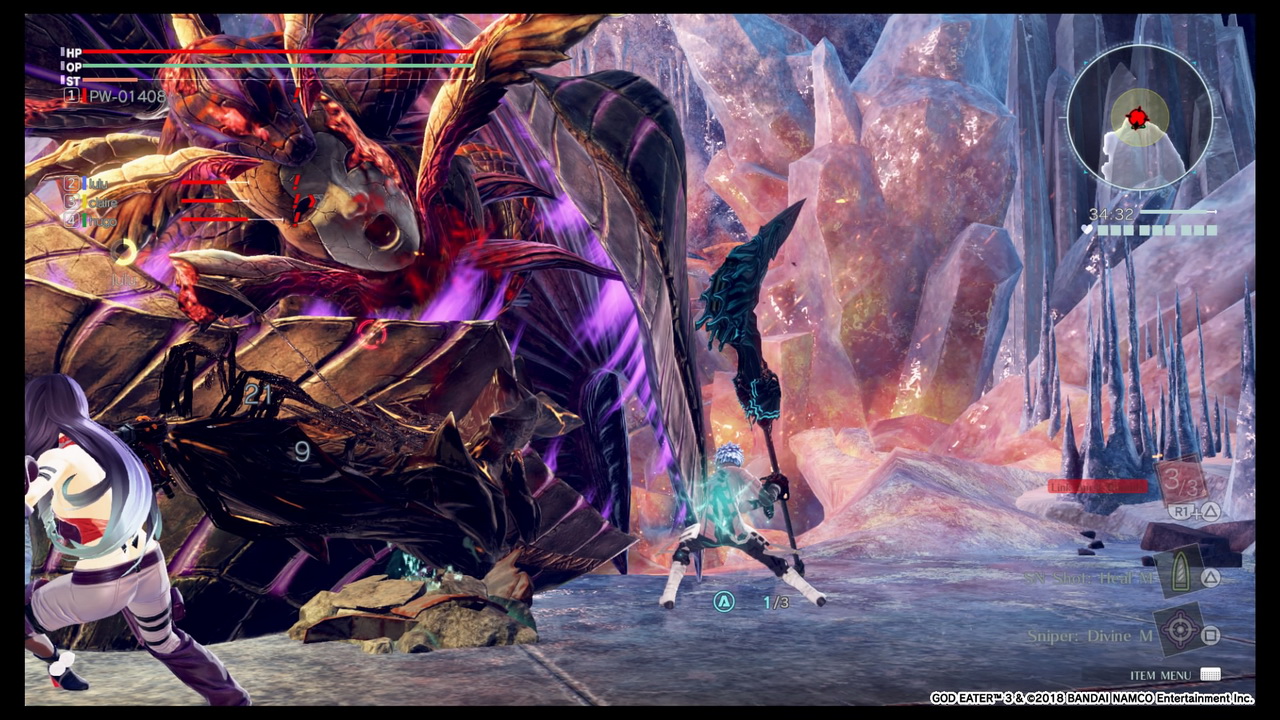Viewport: 1280px width, 720px height.
Task: Use the red 3/3 Link Burst slot
Action: pyautogui.click(x=1181, y=482)
